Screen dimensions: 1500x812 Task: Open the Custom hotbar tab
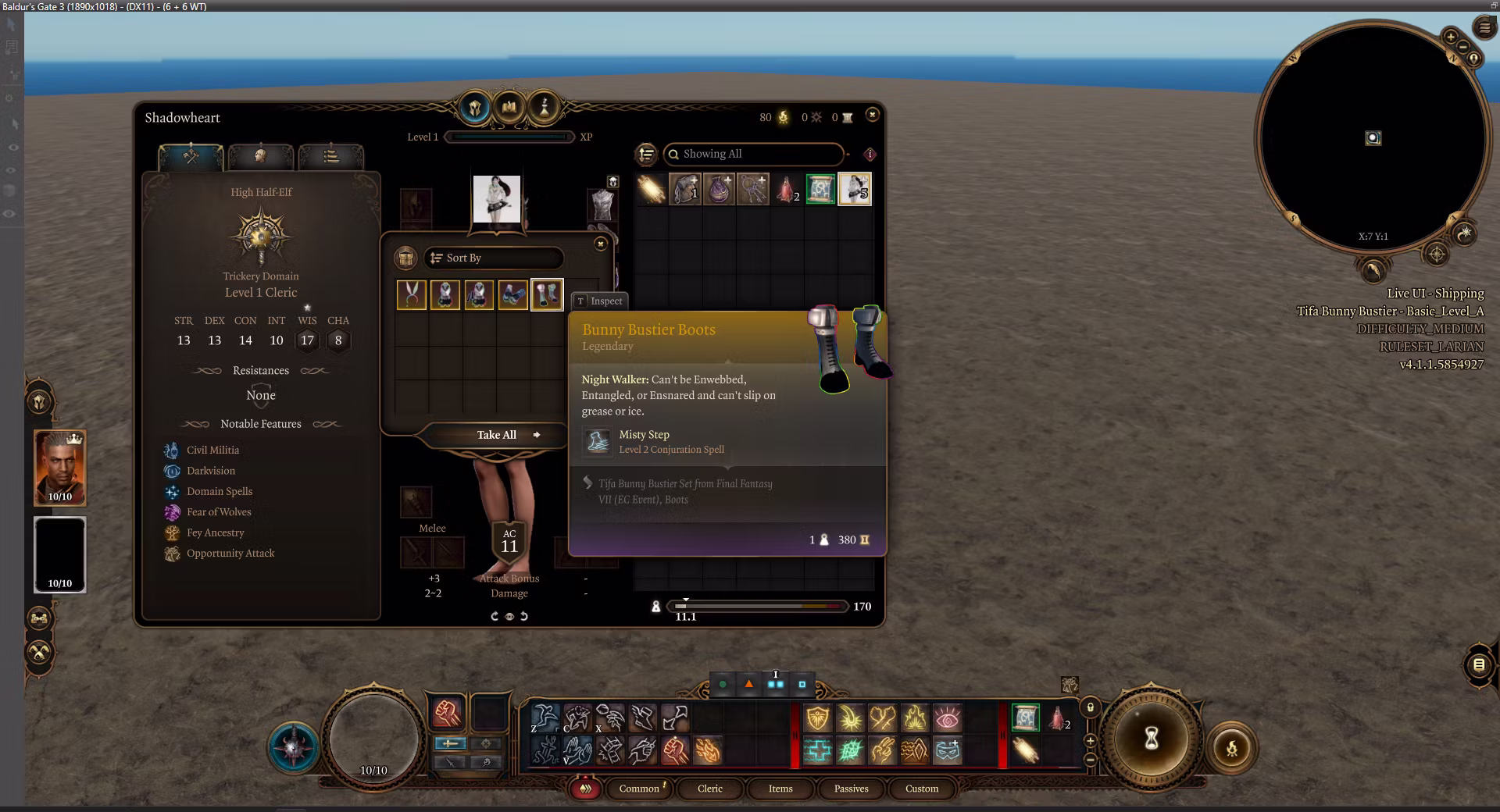921,789
